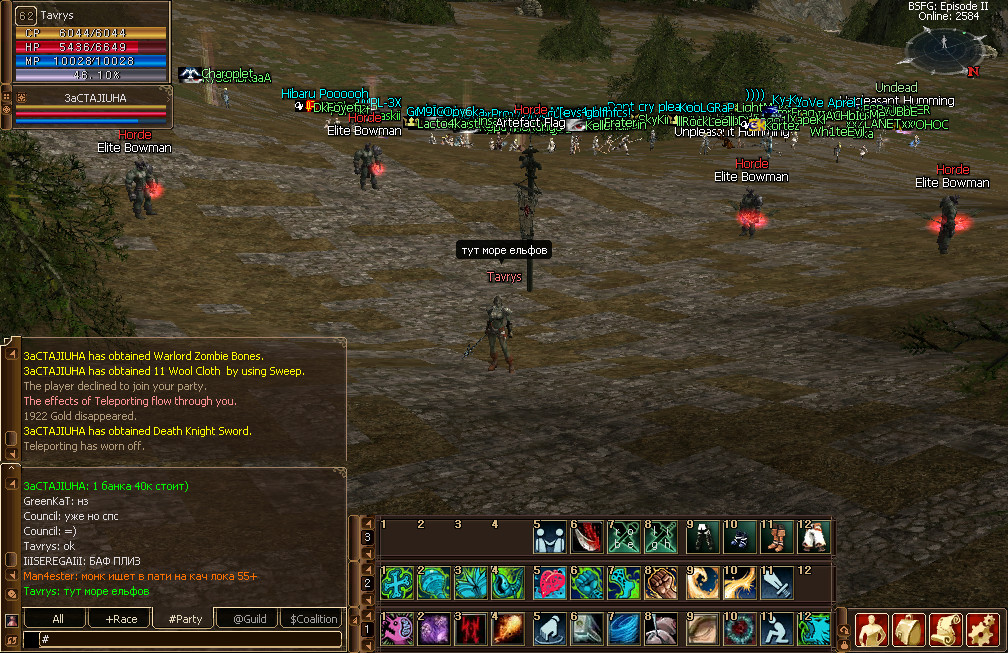The width and height of the screenshot is (1008, 653).
Task: Open the inventory bag button
Action: [x=909, y=629]
